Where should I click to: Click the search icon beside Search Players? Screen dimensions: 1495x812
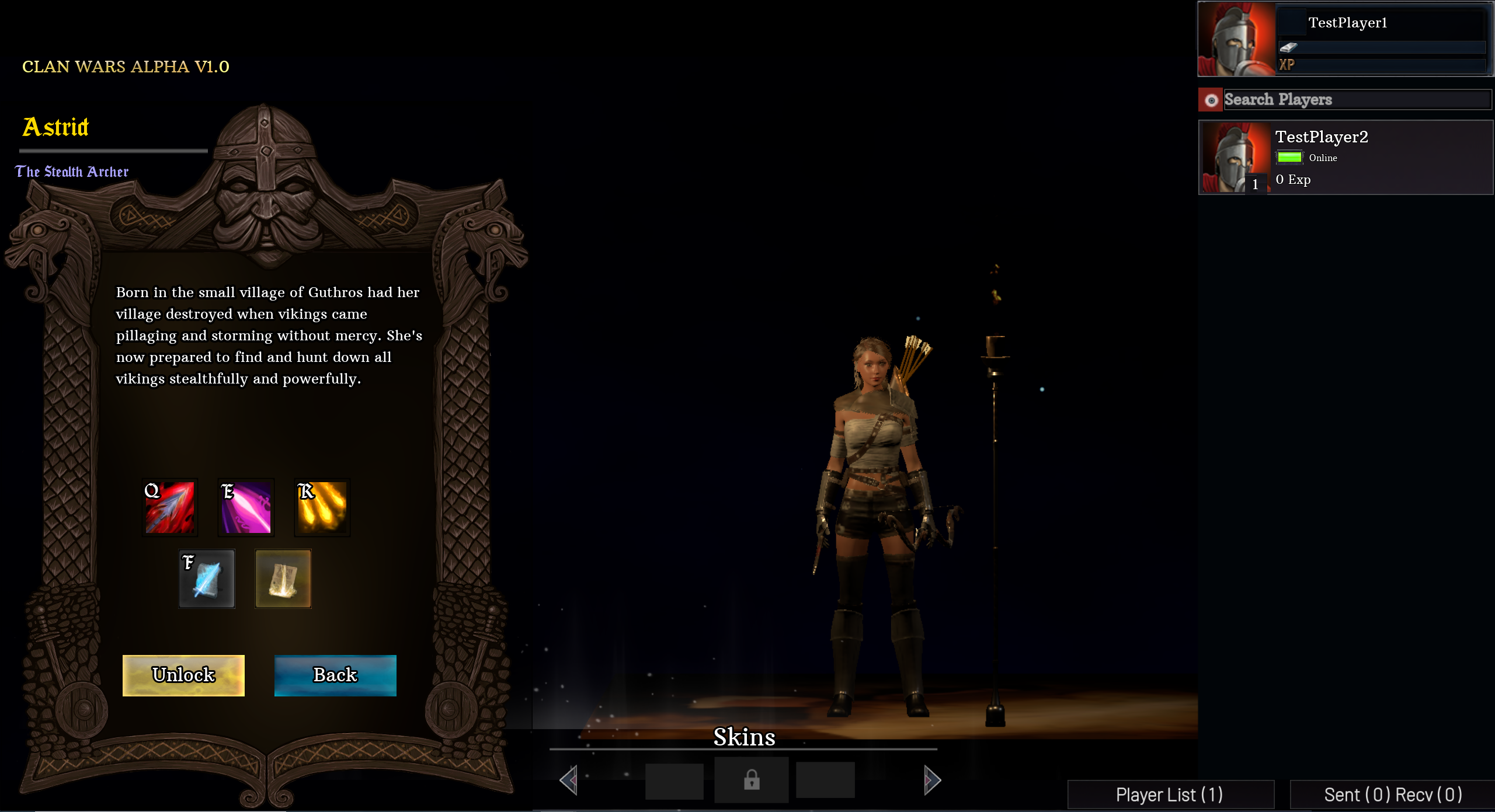pos(1211,100)
